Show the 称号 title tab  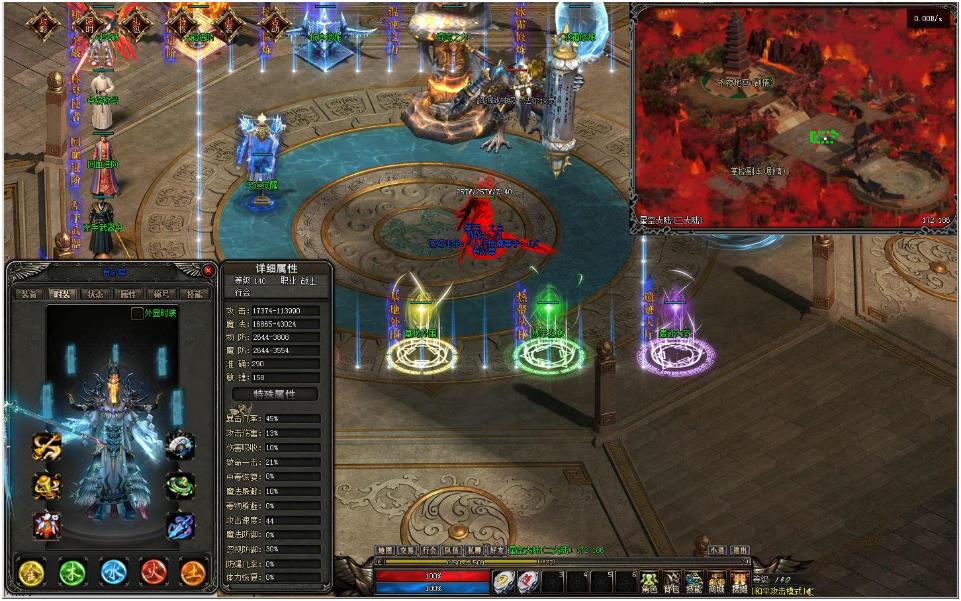point(161,294)
